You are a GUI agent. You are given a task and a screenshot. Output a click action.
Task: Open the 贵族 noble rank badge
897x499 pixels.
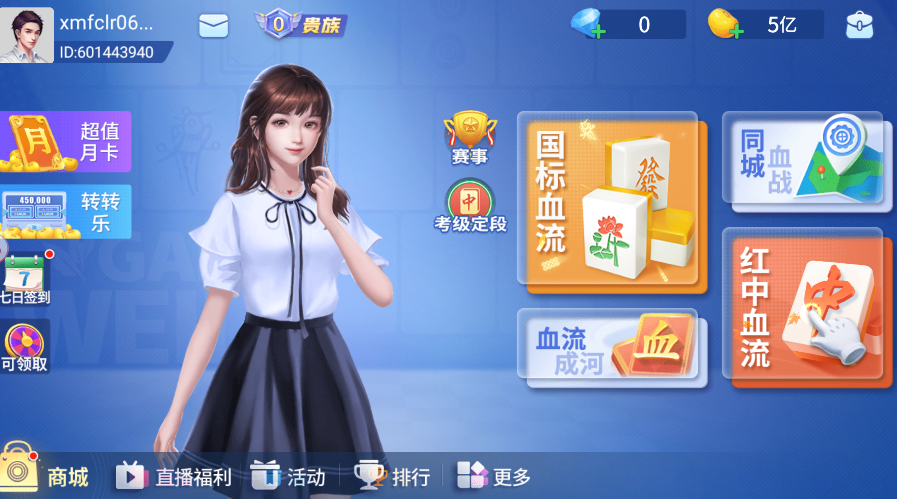(x=300, y=24)
